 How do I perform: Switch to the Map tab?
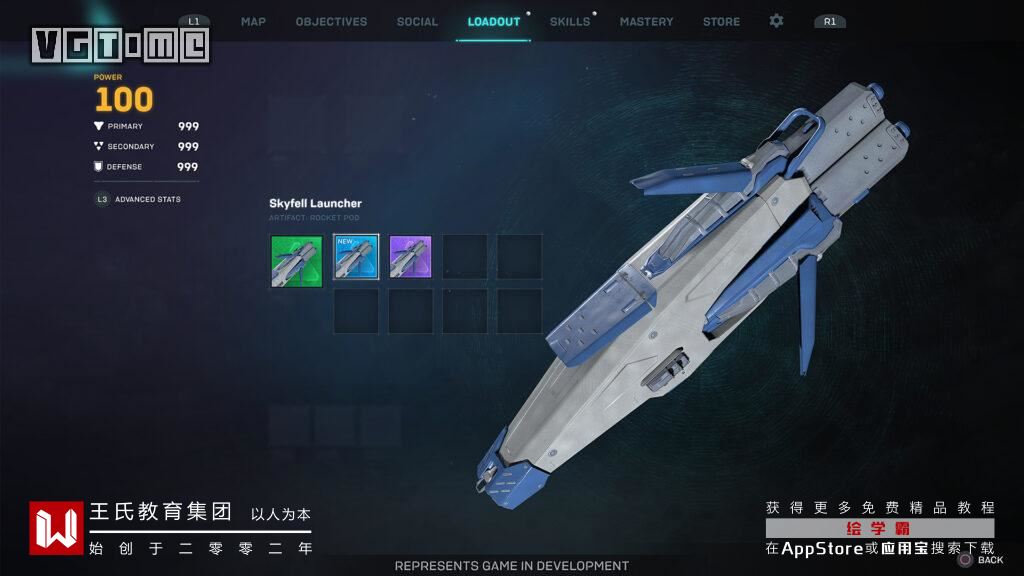click(x=253, y=21)
